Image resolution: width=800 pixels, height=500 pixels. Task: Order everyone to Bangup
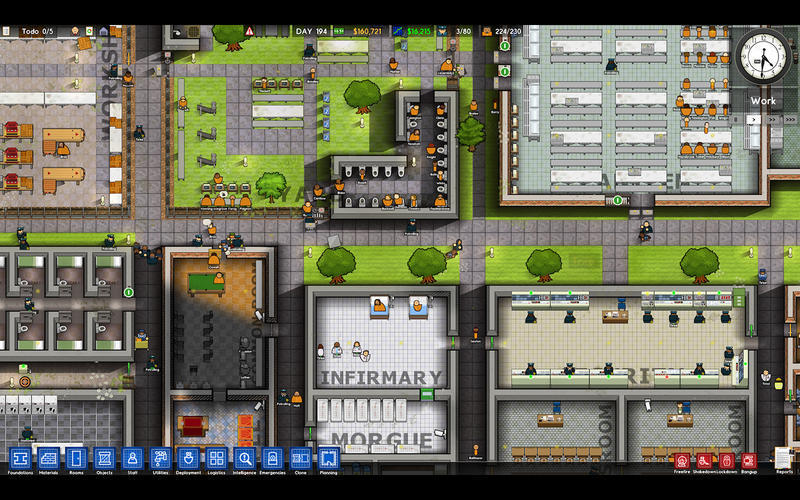tap(749, 461)
